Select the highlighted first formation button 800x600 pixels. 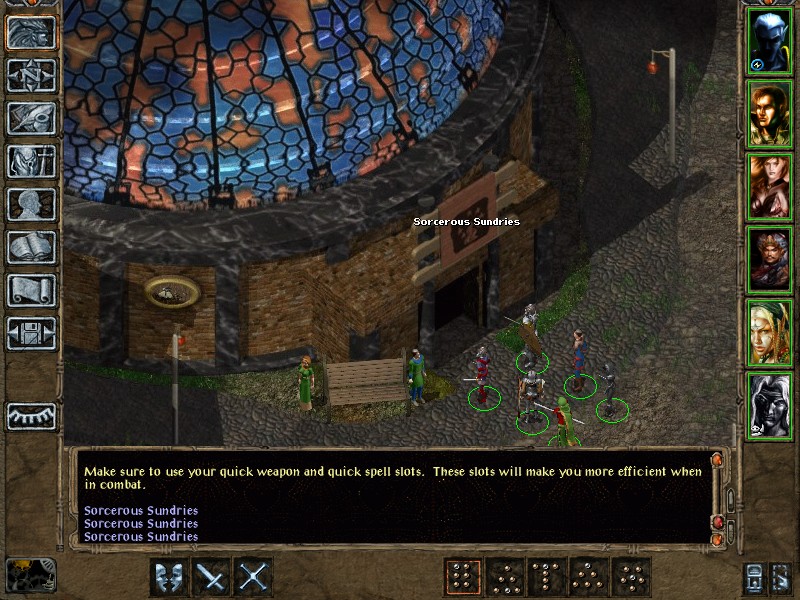pos(463,577)
